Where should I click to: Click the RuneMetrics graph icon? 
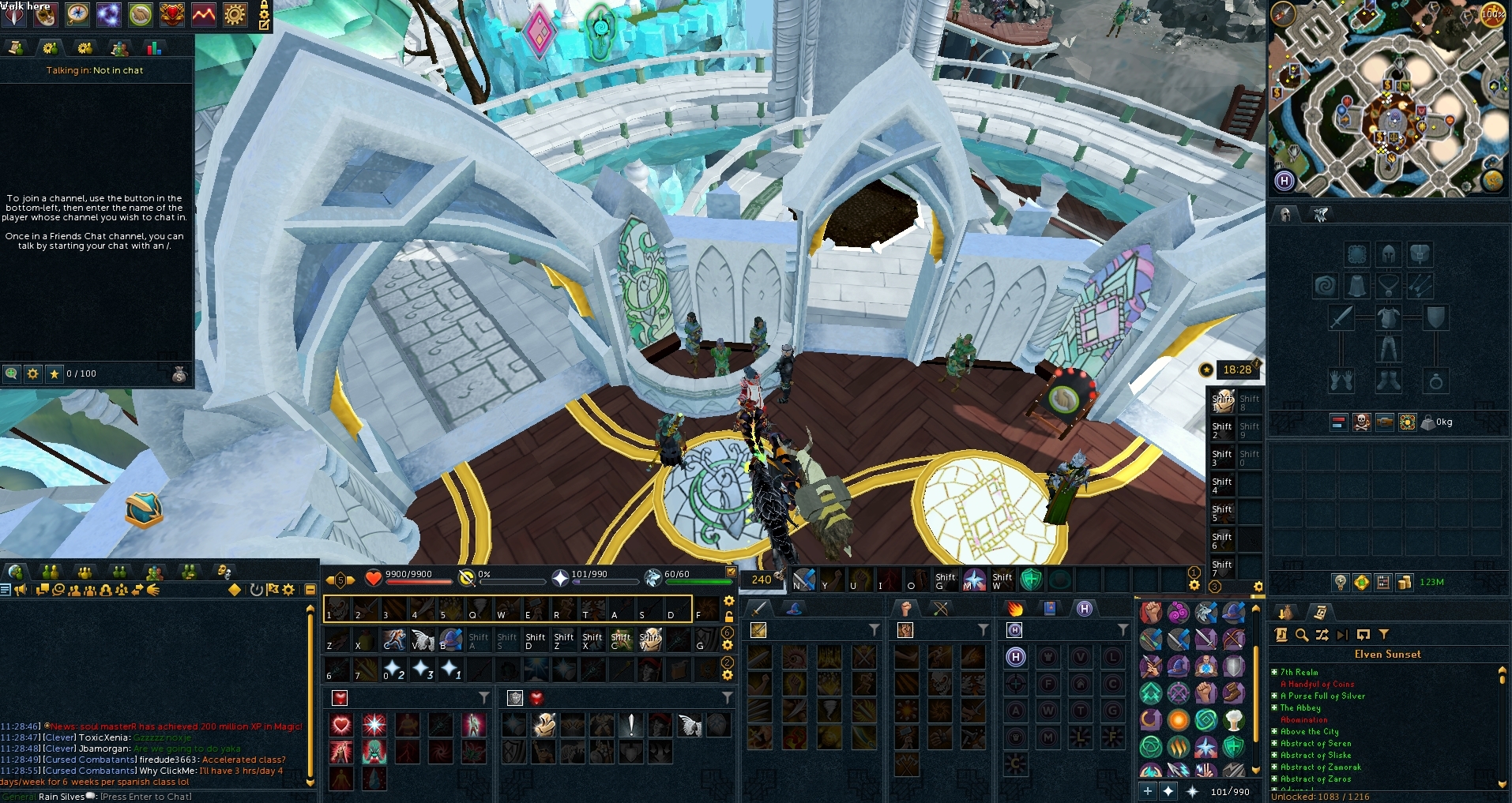(x=202, y=14)
